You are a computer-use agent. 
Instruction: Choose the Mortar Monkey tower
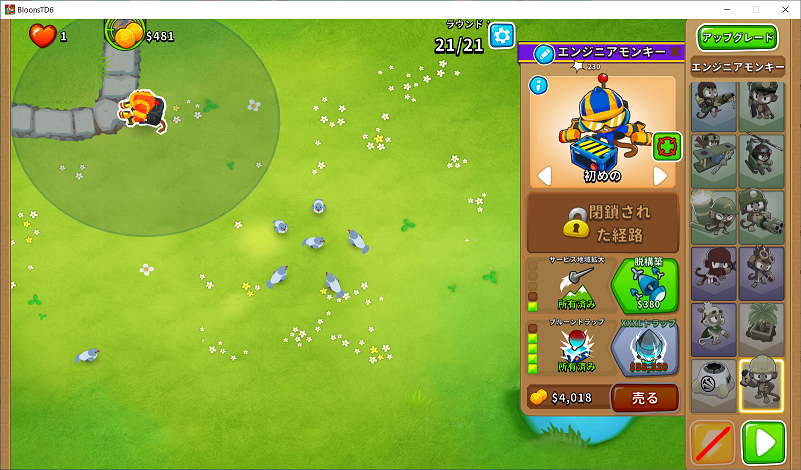(x=714, y=217)
